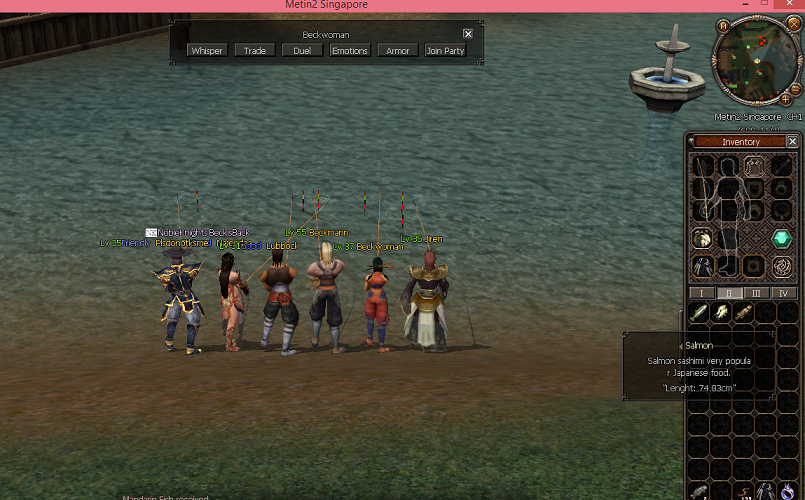Switch to inventory page II
This screenshot has height=500, width=805.
(x=729, y=293)
